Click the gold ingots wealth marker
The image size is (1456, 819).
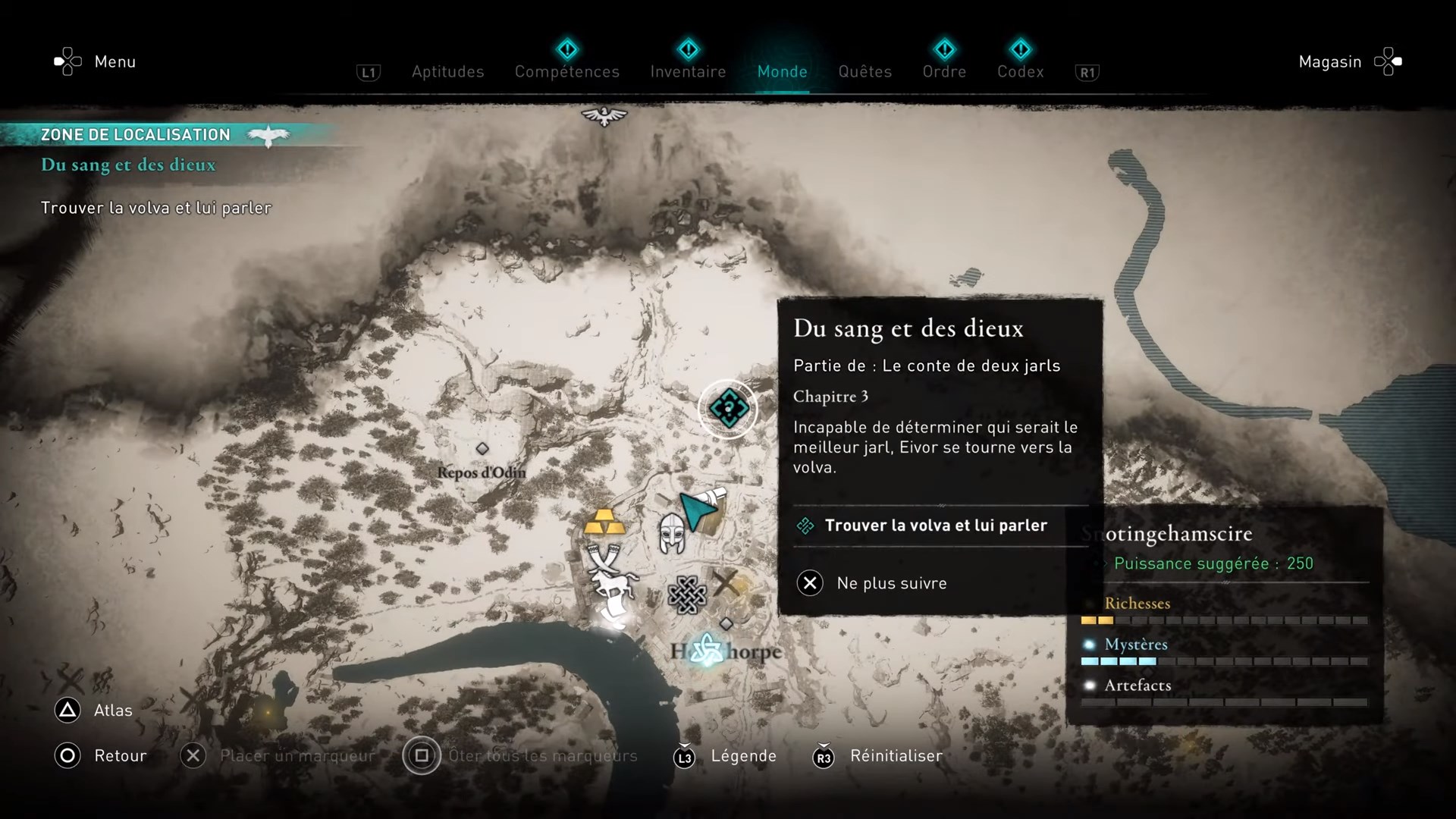[604, 522]
